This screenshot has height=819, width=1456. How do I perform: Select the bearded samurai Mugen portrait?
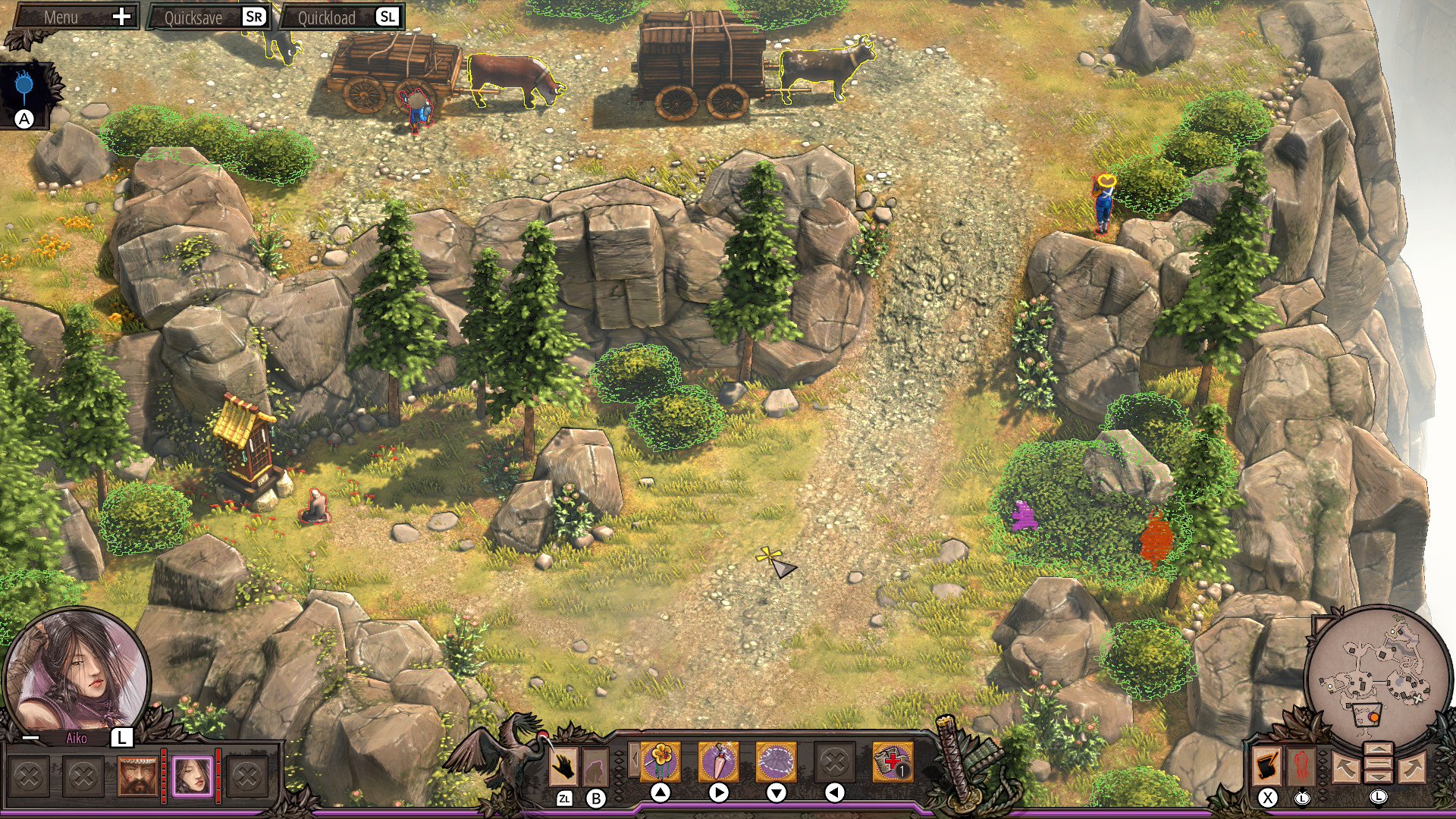click(x=137, y=777)
